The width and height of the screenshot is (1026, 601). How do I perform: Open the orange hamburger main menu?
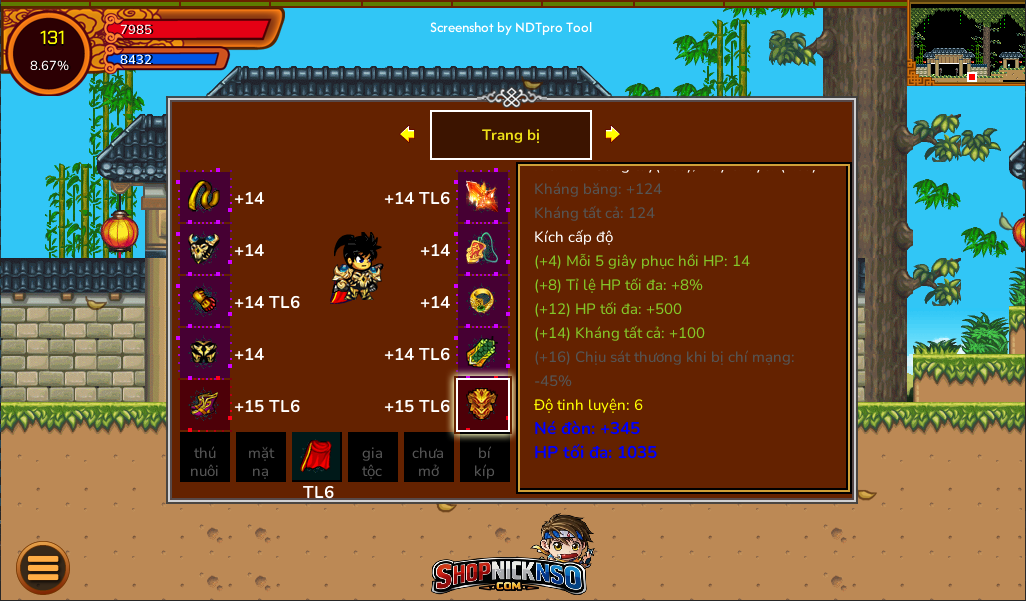[43, 568]
